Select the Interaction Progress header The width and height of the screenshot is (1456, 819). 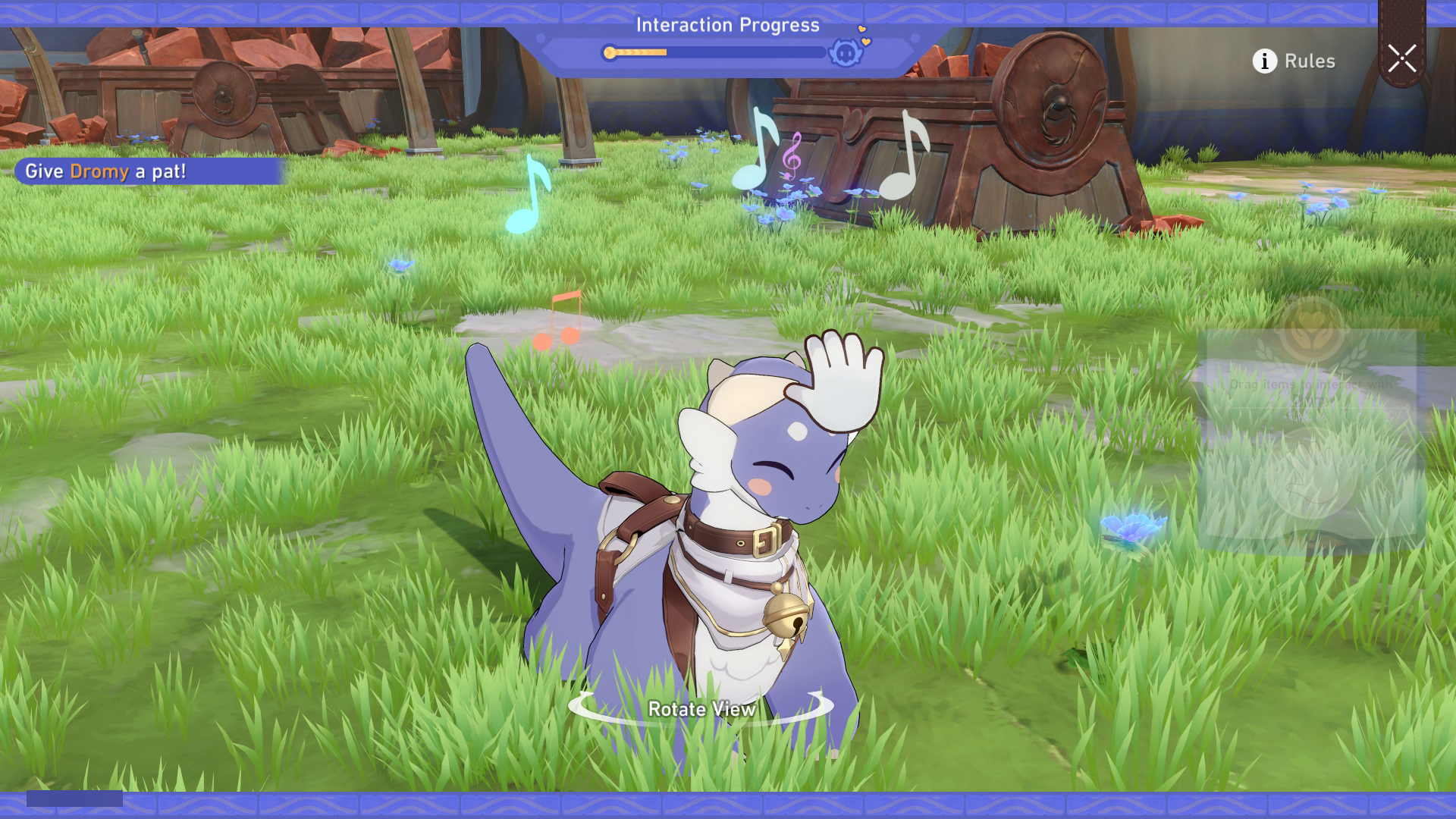pos(728,24)
